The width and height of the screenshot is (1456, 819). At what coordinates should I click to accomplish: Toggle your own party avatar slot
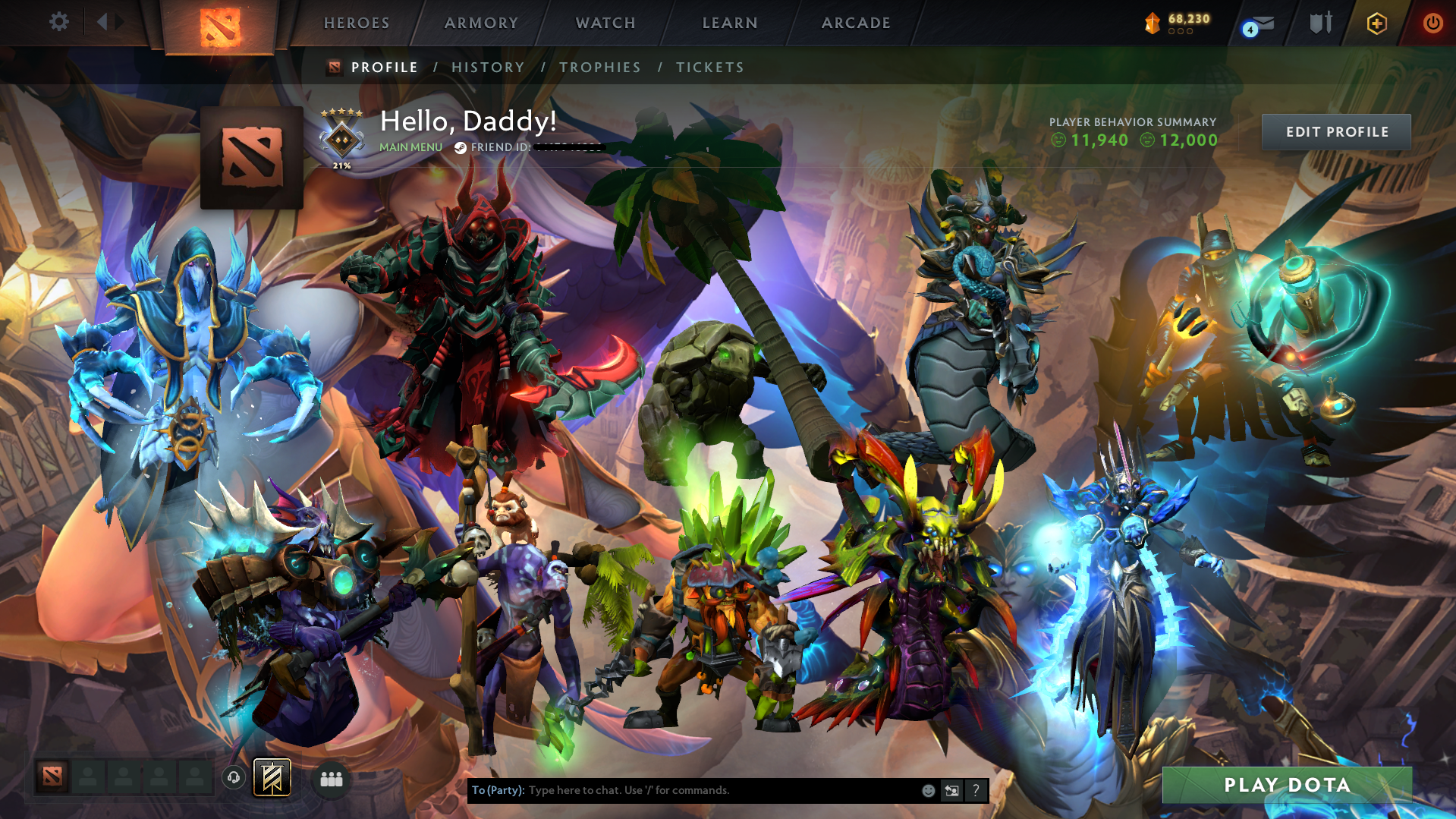pos(52,777)
